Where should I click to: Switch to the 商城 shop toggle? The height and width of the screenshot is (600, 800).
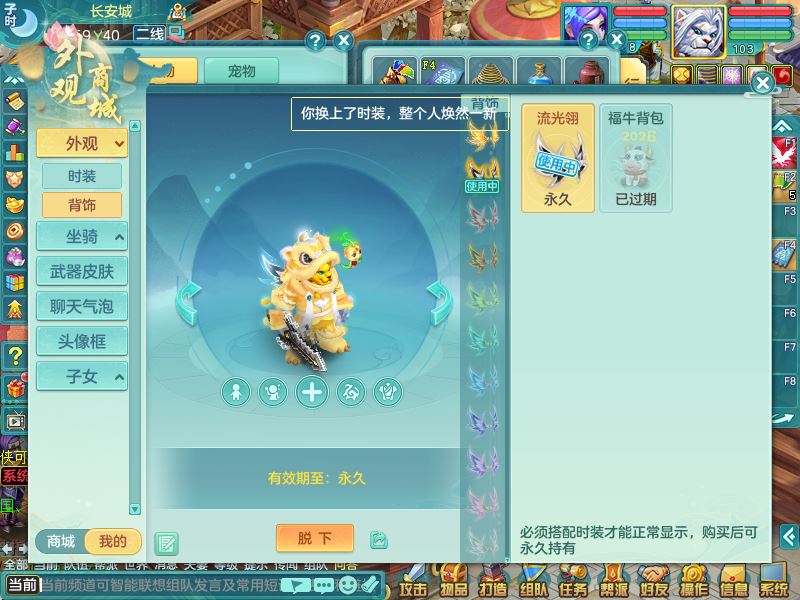coord(61,542)
